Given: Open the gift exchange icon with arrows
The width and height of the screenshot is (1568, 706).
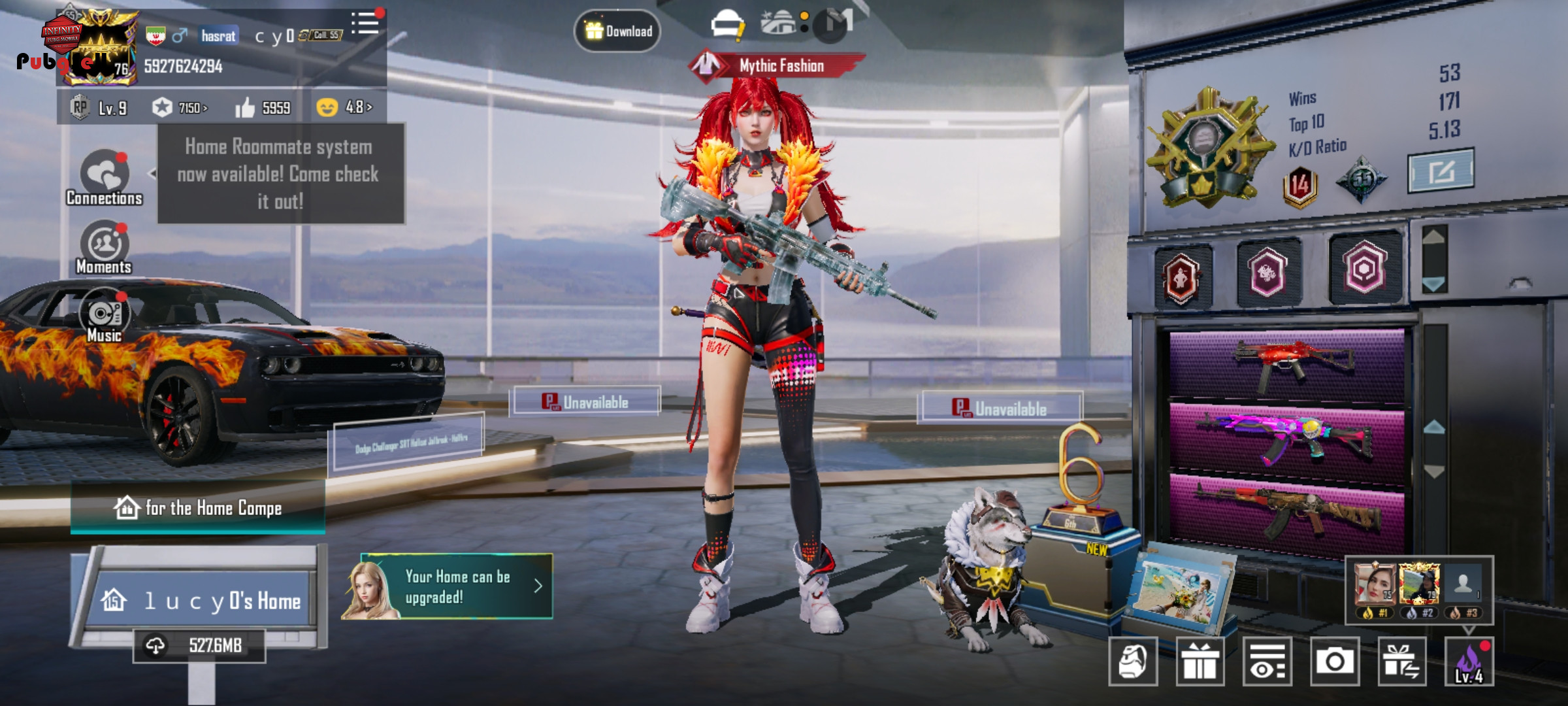Looking at the screenshot, I should point(1401,662).
